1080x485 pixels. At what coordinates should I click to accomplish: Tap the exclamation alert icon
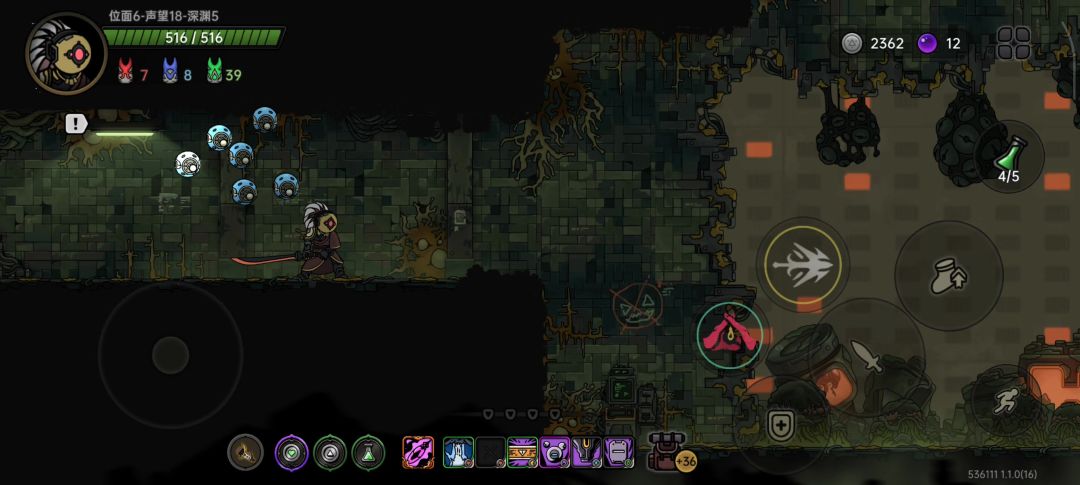(76, 124)
